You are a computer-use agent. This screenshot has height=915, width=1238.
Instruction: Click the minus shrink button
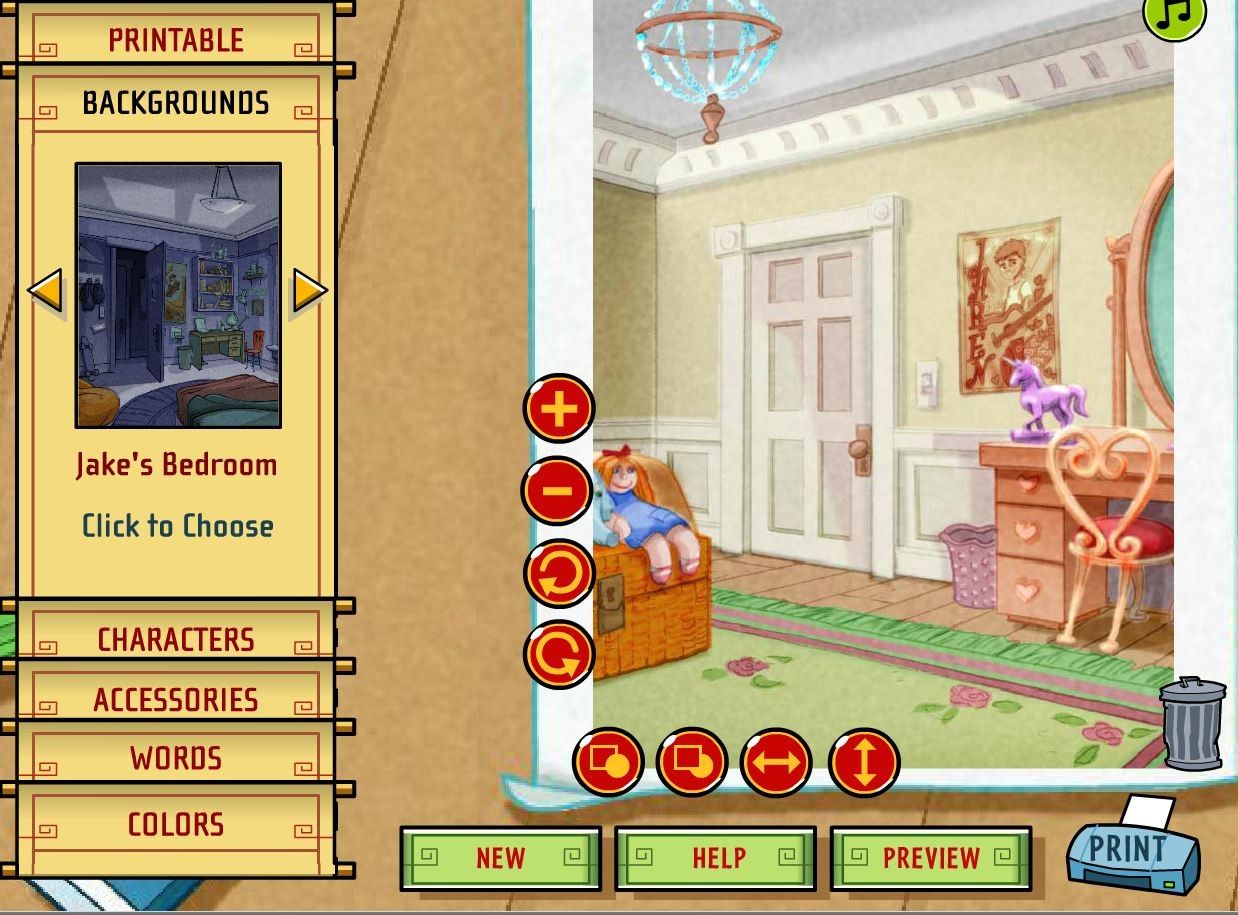click(558, 490)
